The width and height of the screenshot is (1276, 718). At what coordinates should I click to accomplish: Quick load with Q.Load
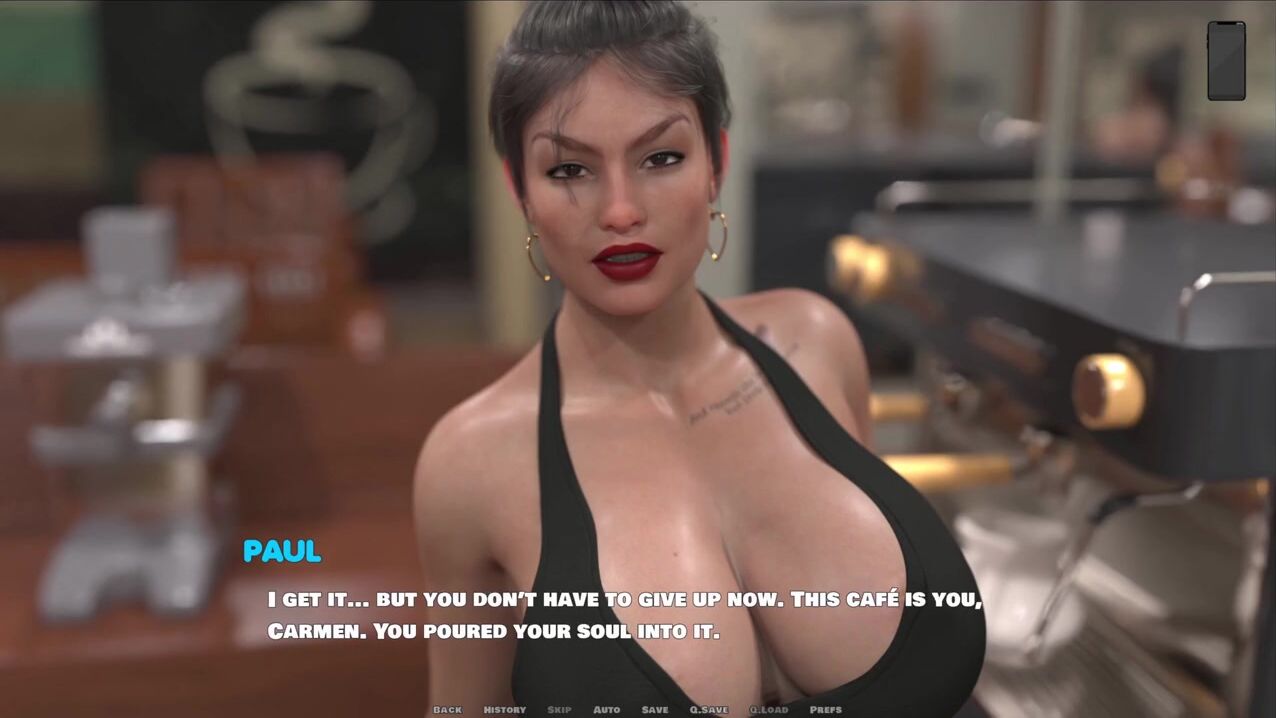point(768,709)
